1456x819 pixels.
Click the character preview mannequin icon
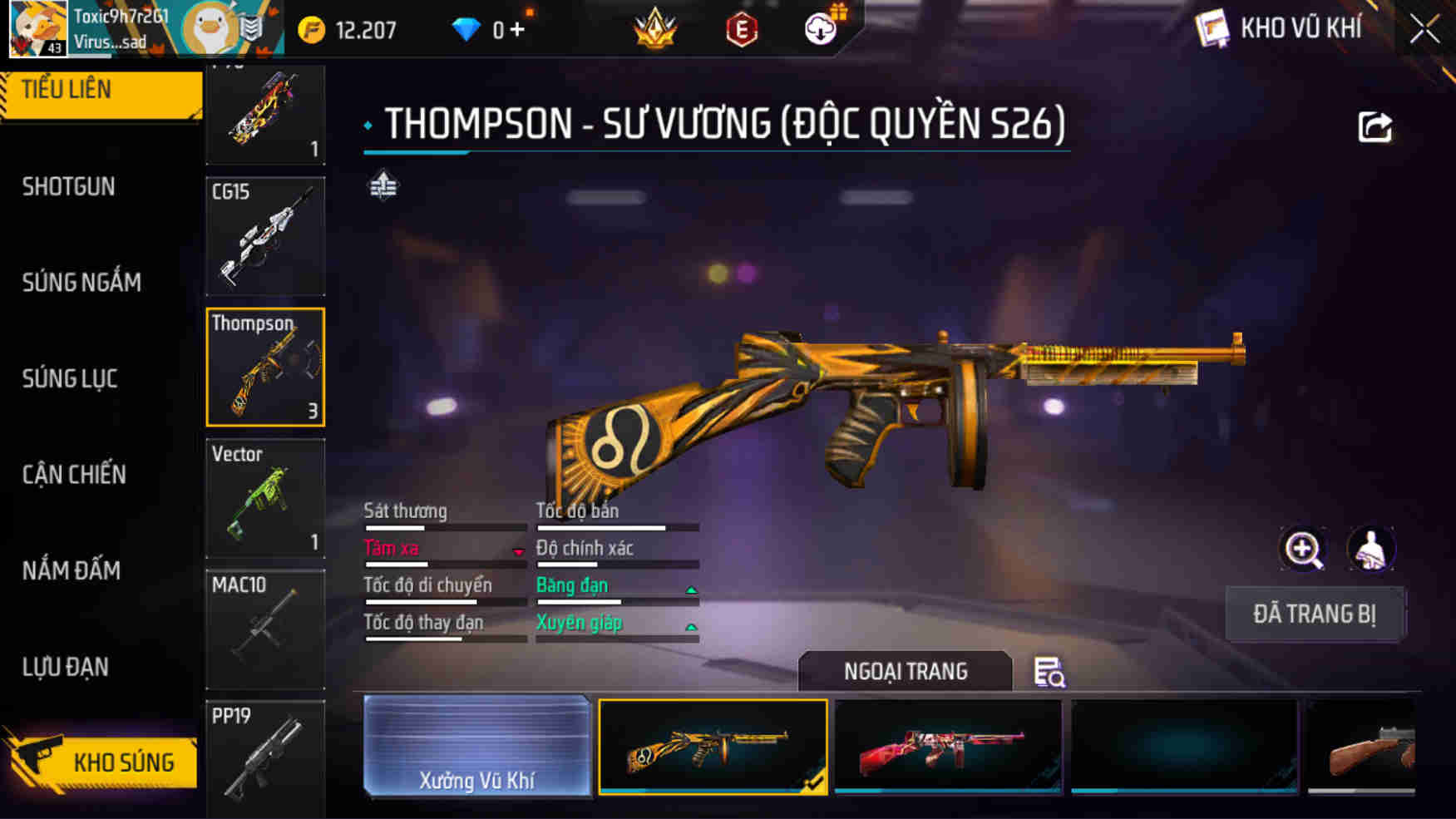1370,549
